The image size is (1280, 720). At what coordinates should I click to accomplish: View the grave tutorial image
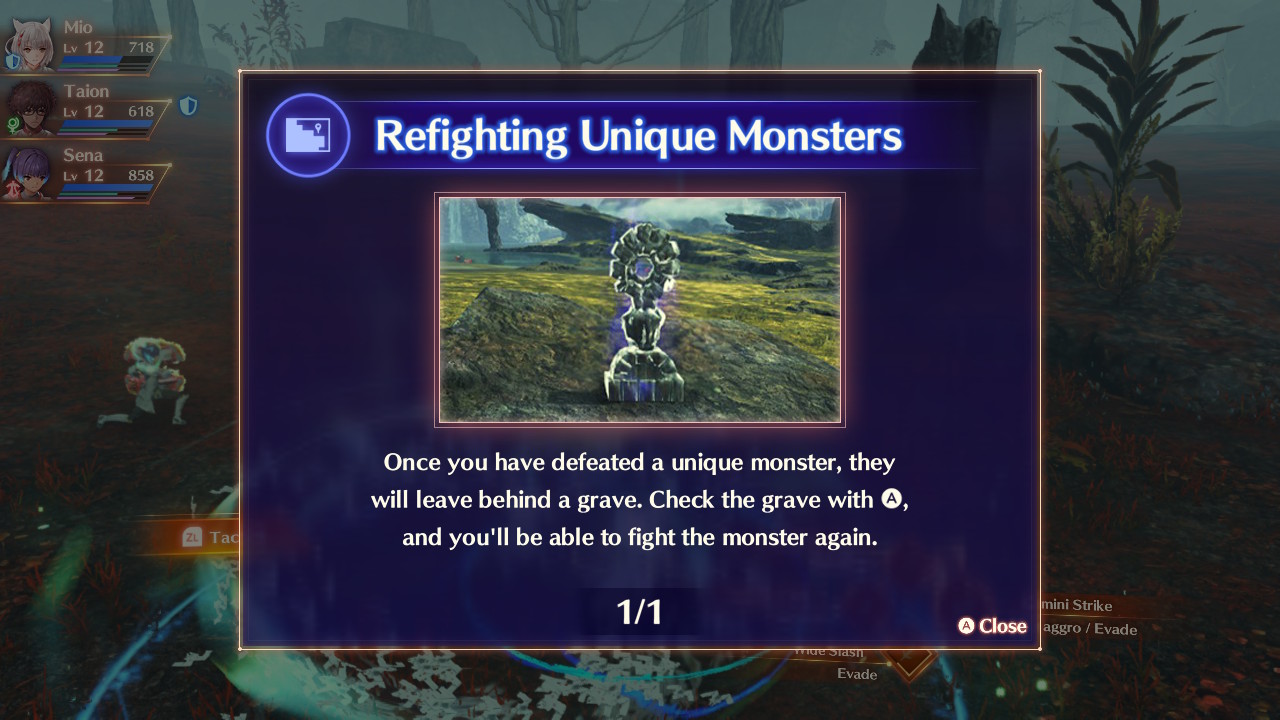tap(640, 310)
